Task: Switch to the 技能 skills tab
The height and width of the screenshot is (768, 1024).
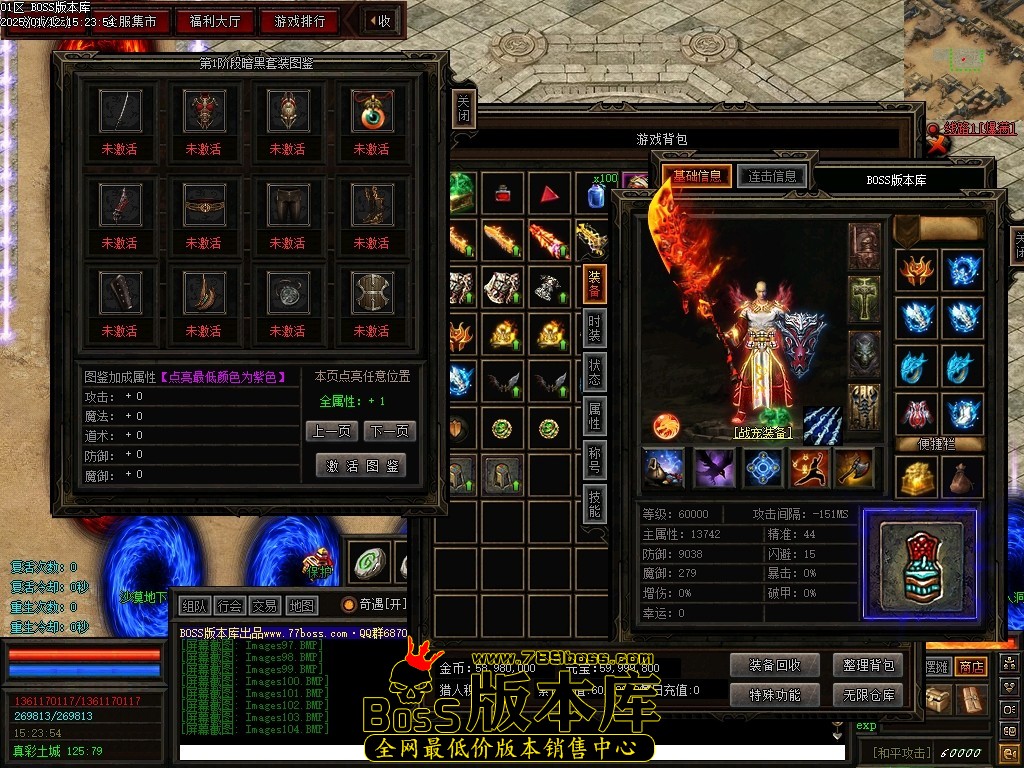Action: [x=594, y=504]
